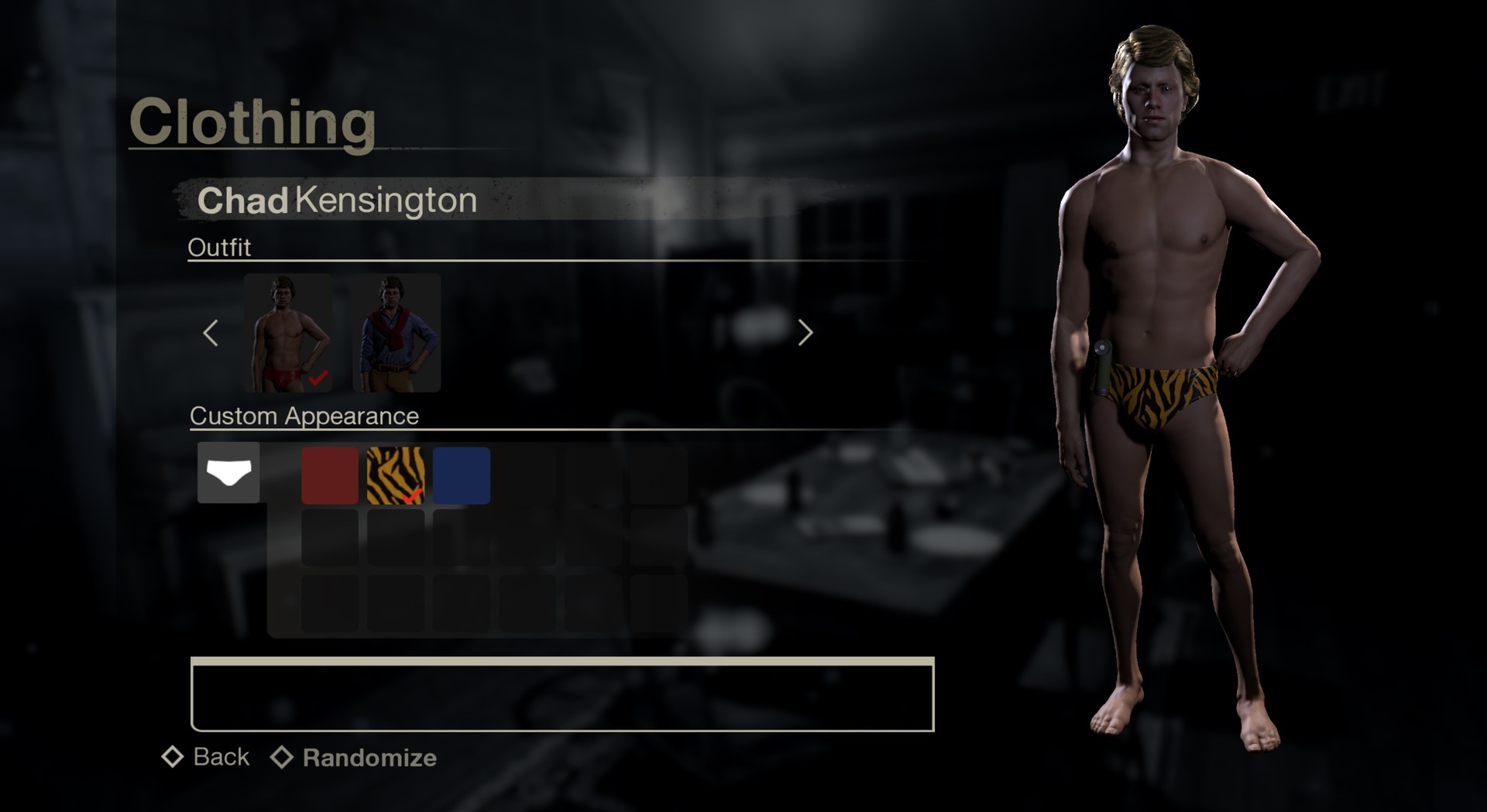This screenshot has height=812, width=1487.
Task: Toggle selection of the red speedo color
Action: click(330, 476)
